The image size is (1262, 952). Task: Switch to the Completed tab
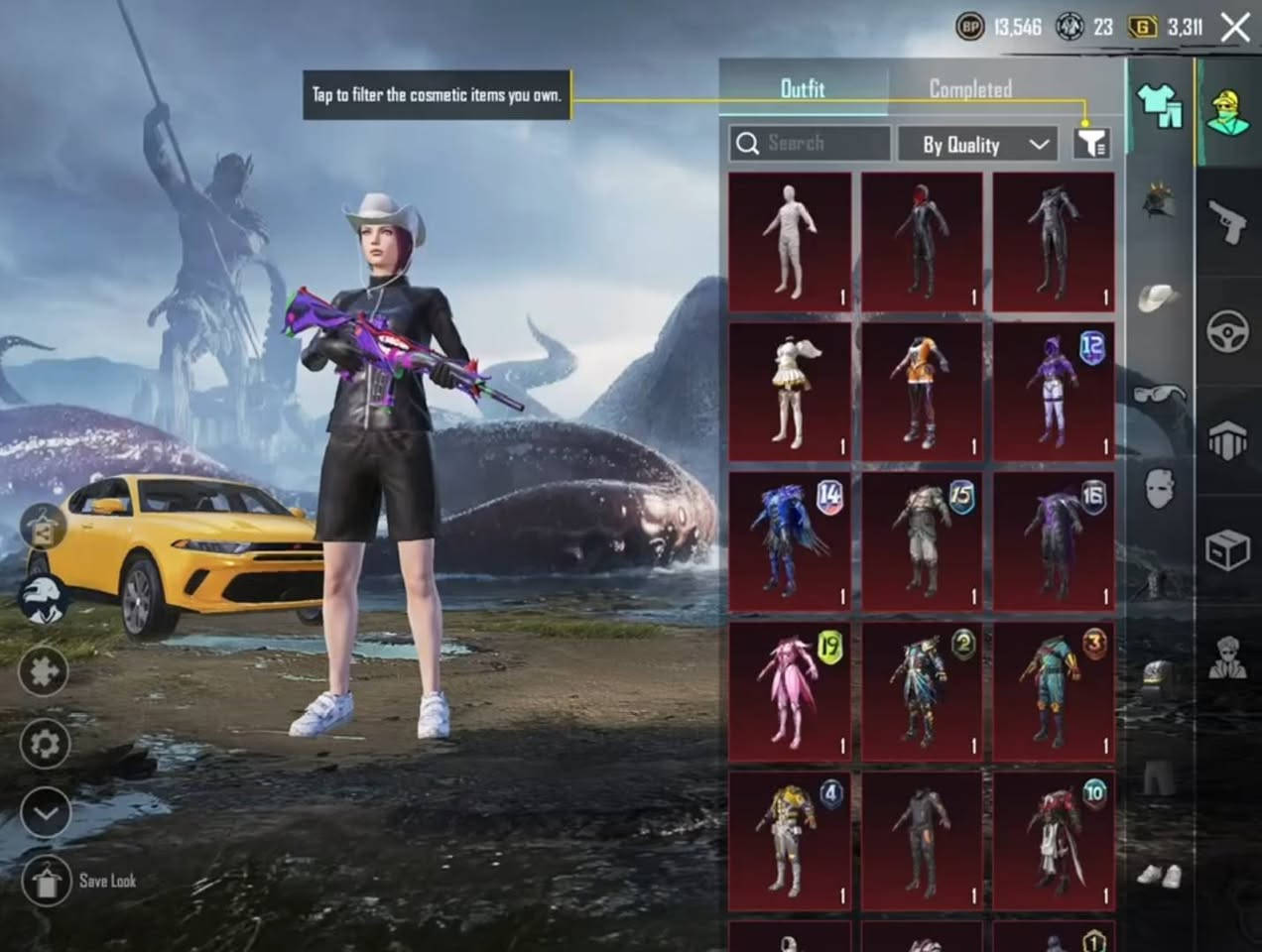(x=969, y=89)
